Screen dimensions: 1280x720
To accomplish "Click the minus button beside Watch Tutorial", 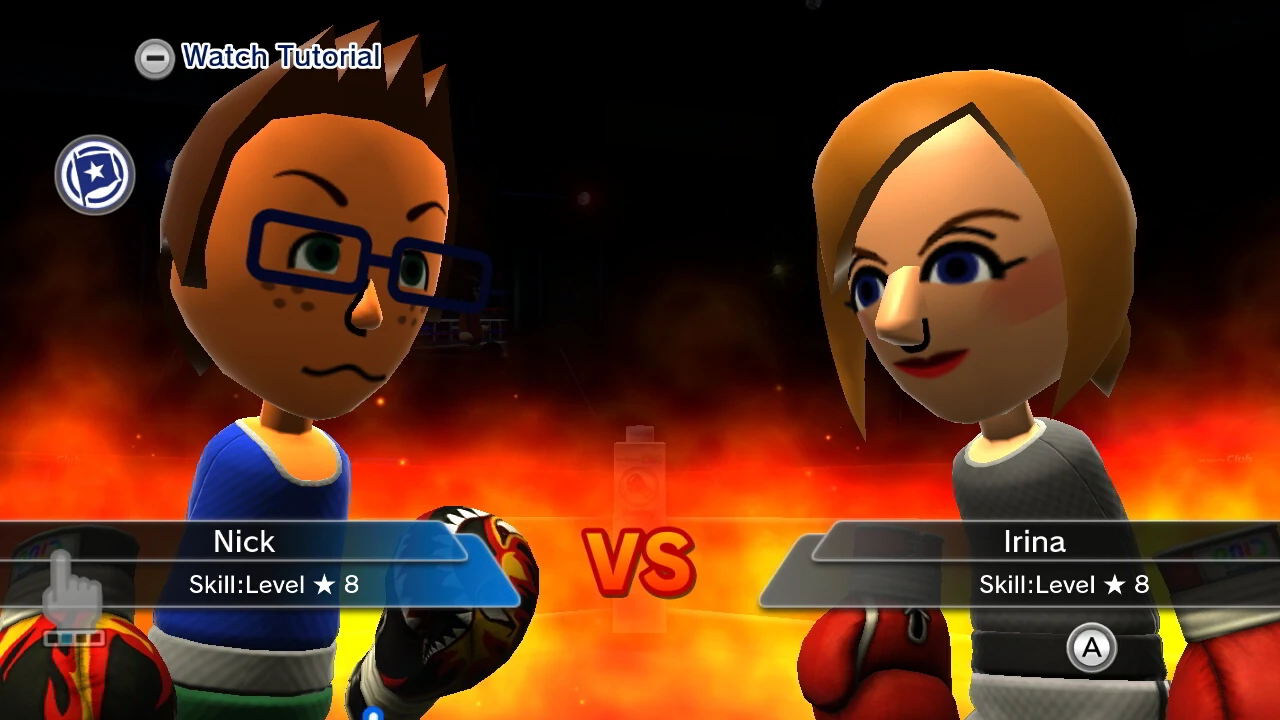I will (x=155, y=58).
